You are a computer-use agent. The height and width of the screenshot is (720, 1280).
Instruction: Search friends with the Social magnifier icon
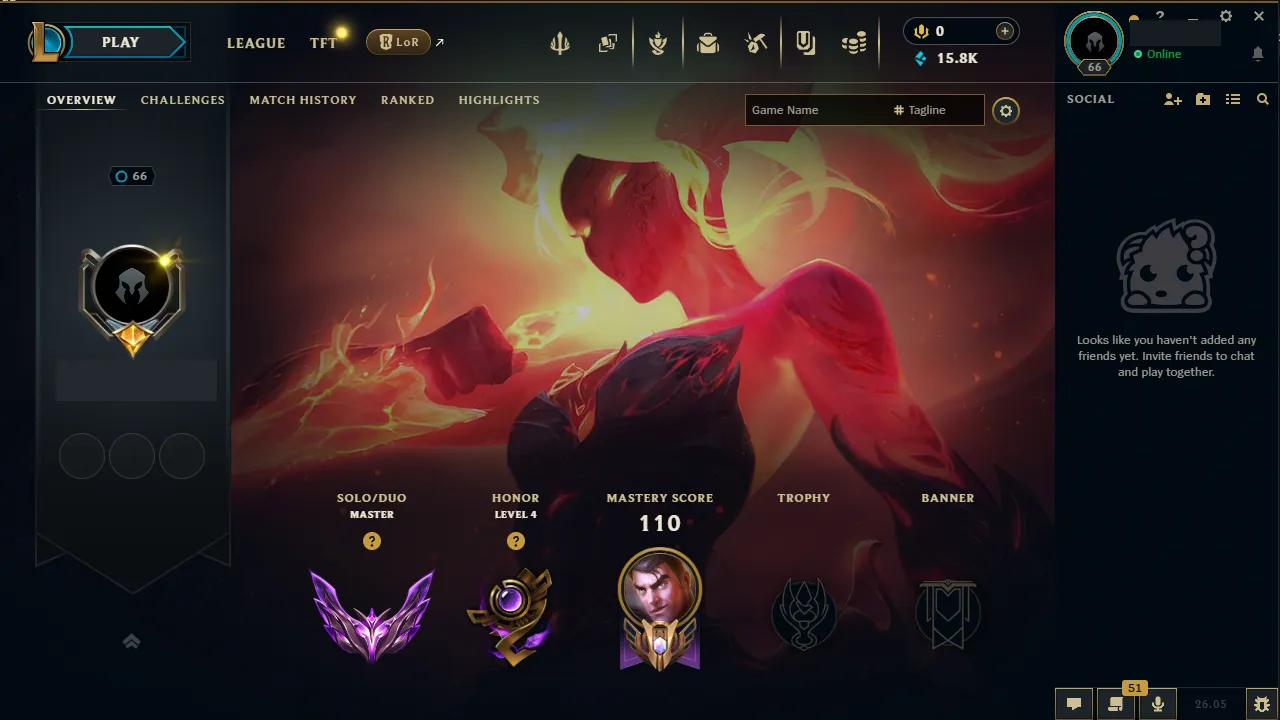pos(1262,99)
